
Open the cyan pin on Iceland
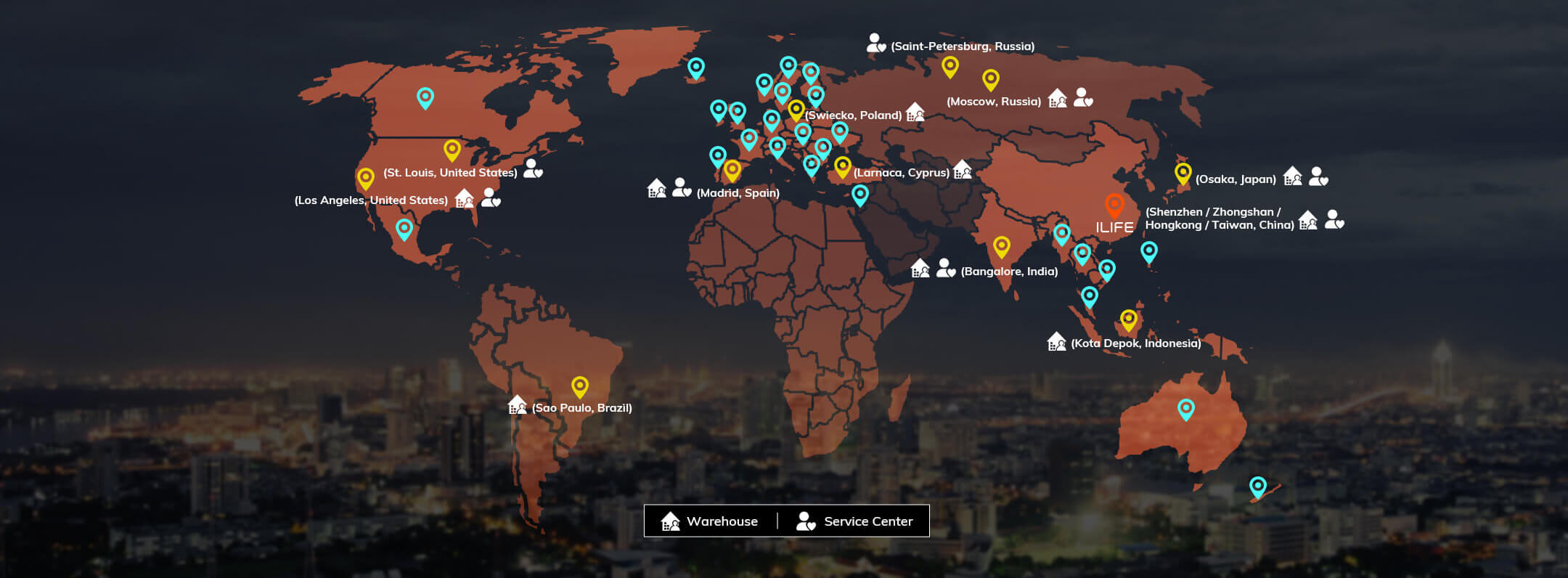[x=696, y=68]
